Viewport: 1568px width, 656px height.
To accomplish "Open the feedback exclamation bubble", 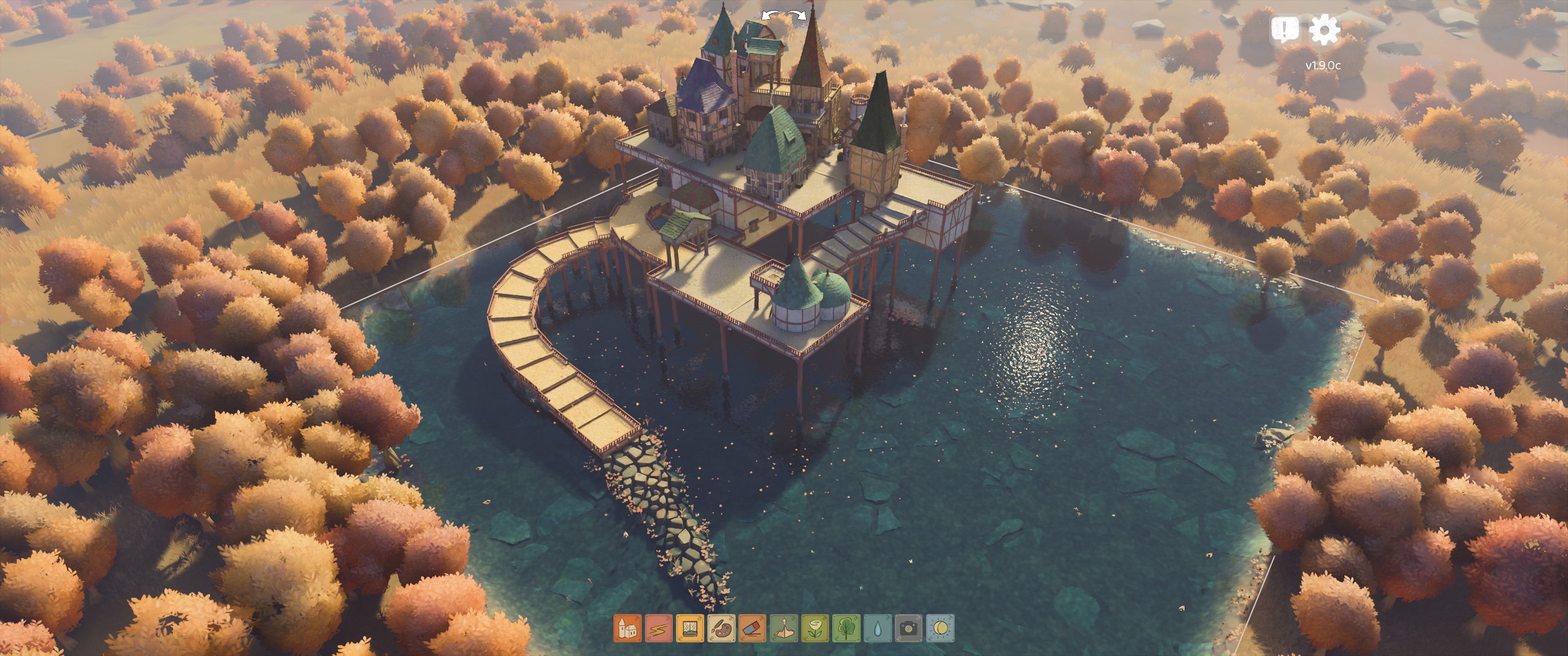I will point(1284,29).
